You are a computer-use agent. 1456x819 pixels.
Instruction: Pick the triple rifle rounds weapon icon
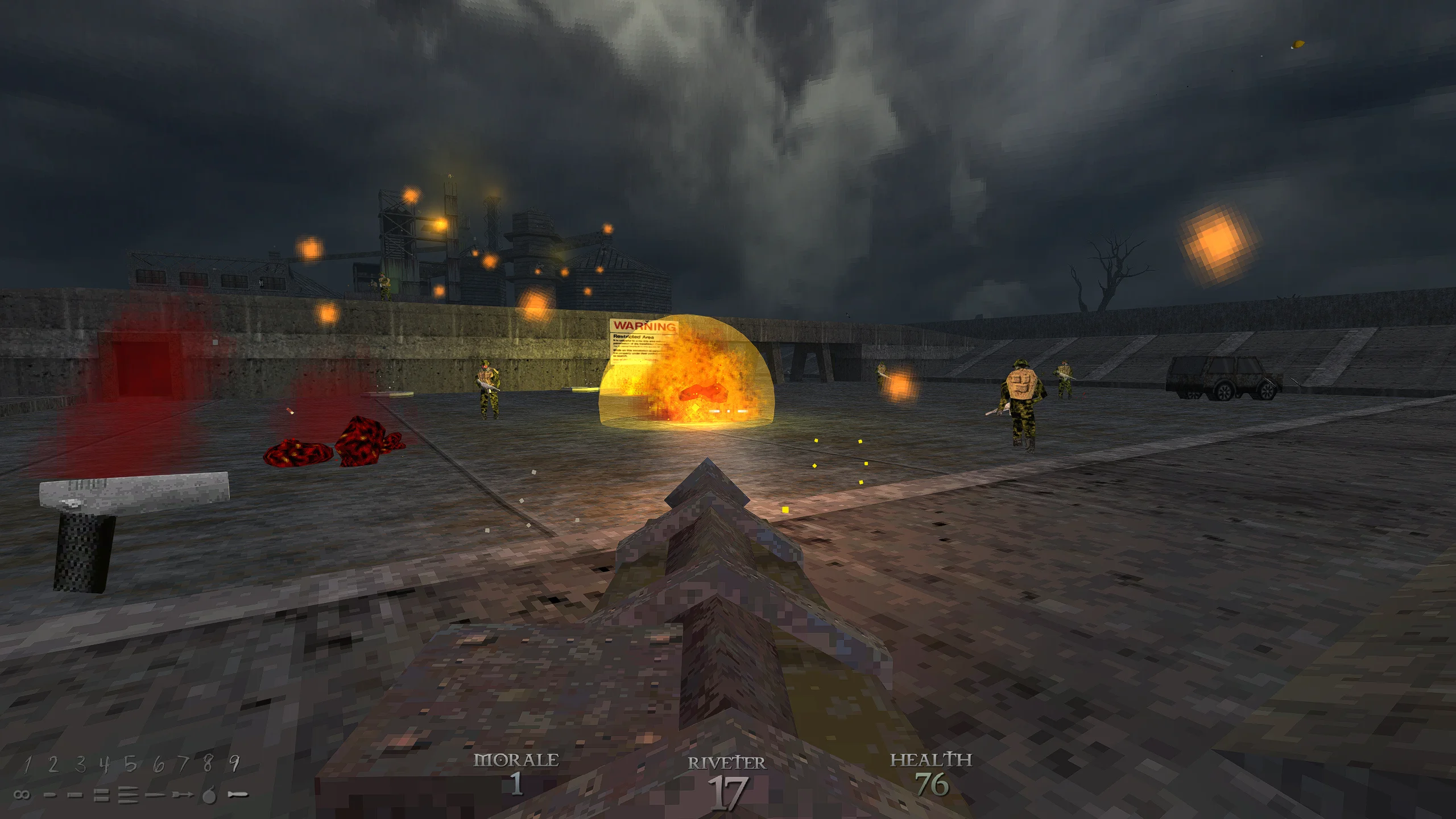pos(128,795)
